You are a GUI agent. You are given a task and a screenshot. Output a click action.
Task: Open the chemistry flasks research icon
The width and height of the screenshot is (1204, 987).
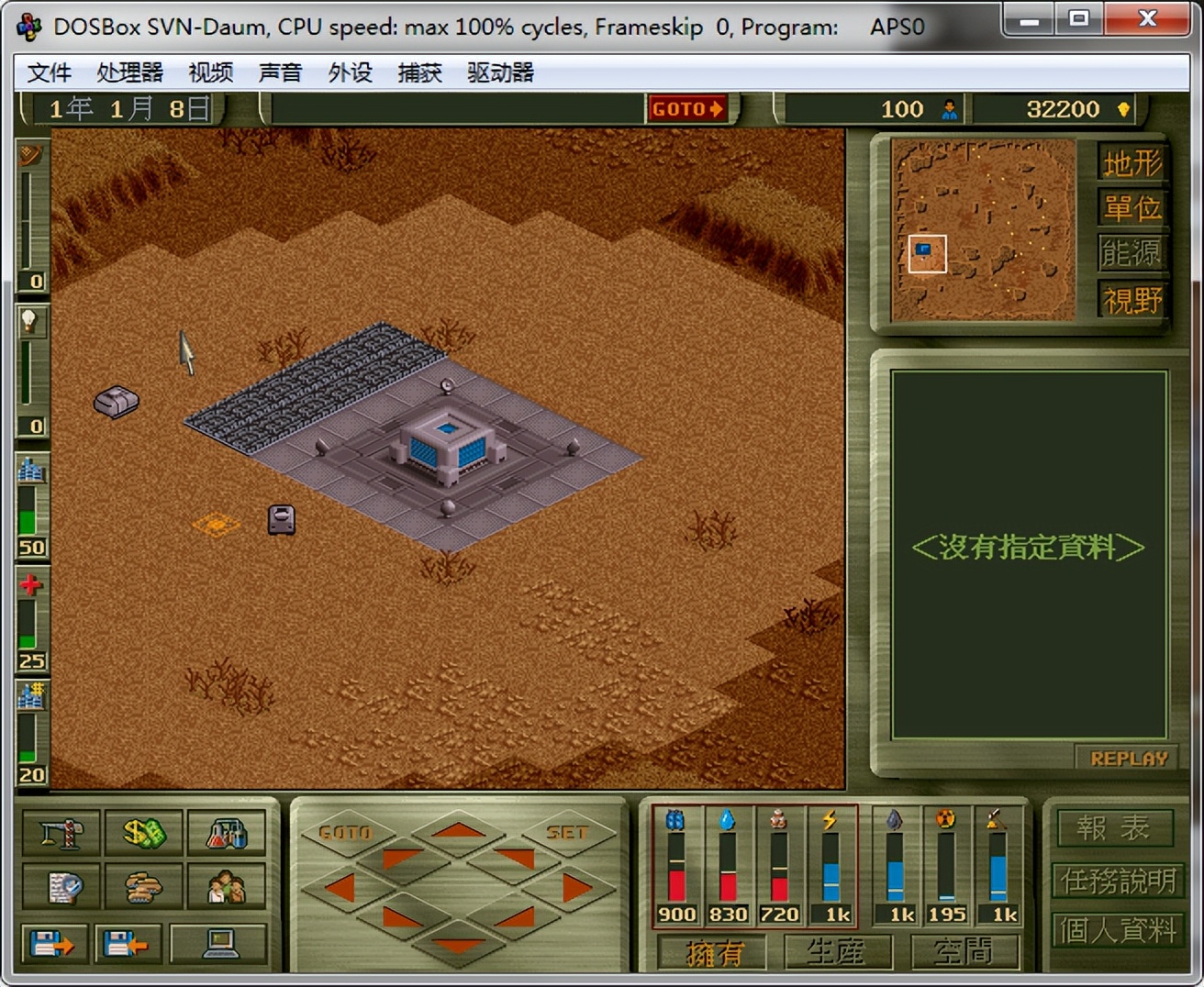(x=227, y=833)
